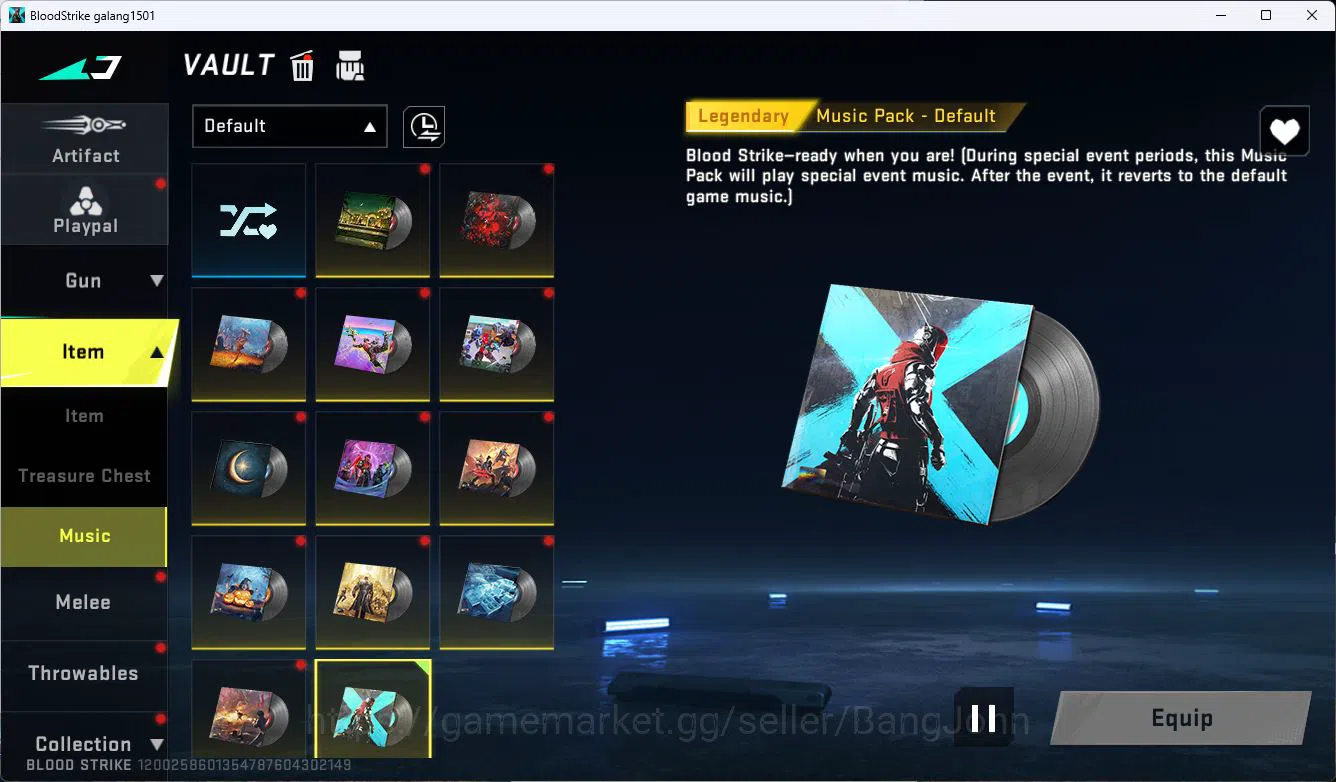Expand the Gun category
The width and height of the screenshot is (1336, 782).
[84, 280]
